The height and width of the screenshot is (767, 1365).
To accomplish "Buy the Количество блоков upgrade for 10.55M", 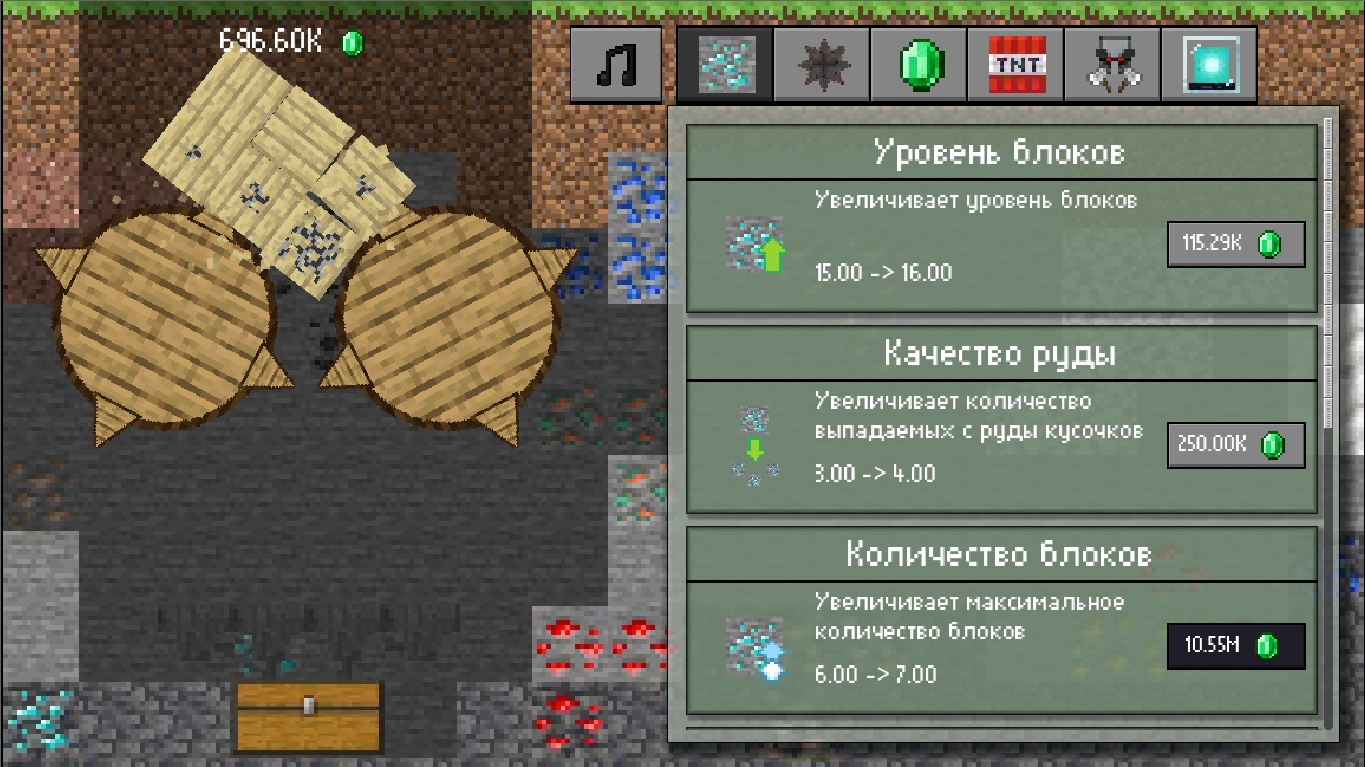I will [x=1236, y=646].
